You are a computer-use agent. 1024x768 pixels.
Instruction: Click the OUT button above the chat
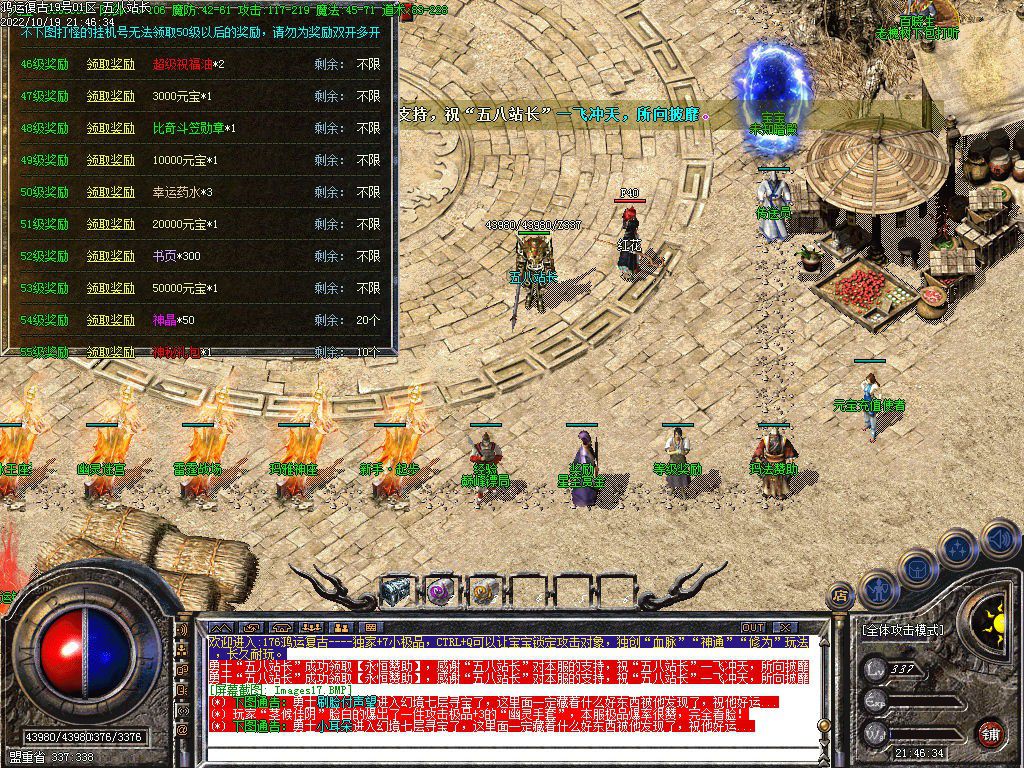click(x=753, y=628)
